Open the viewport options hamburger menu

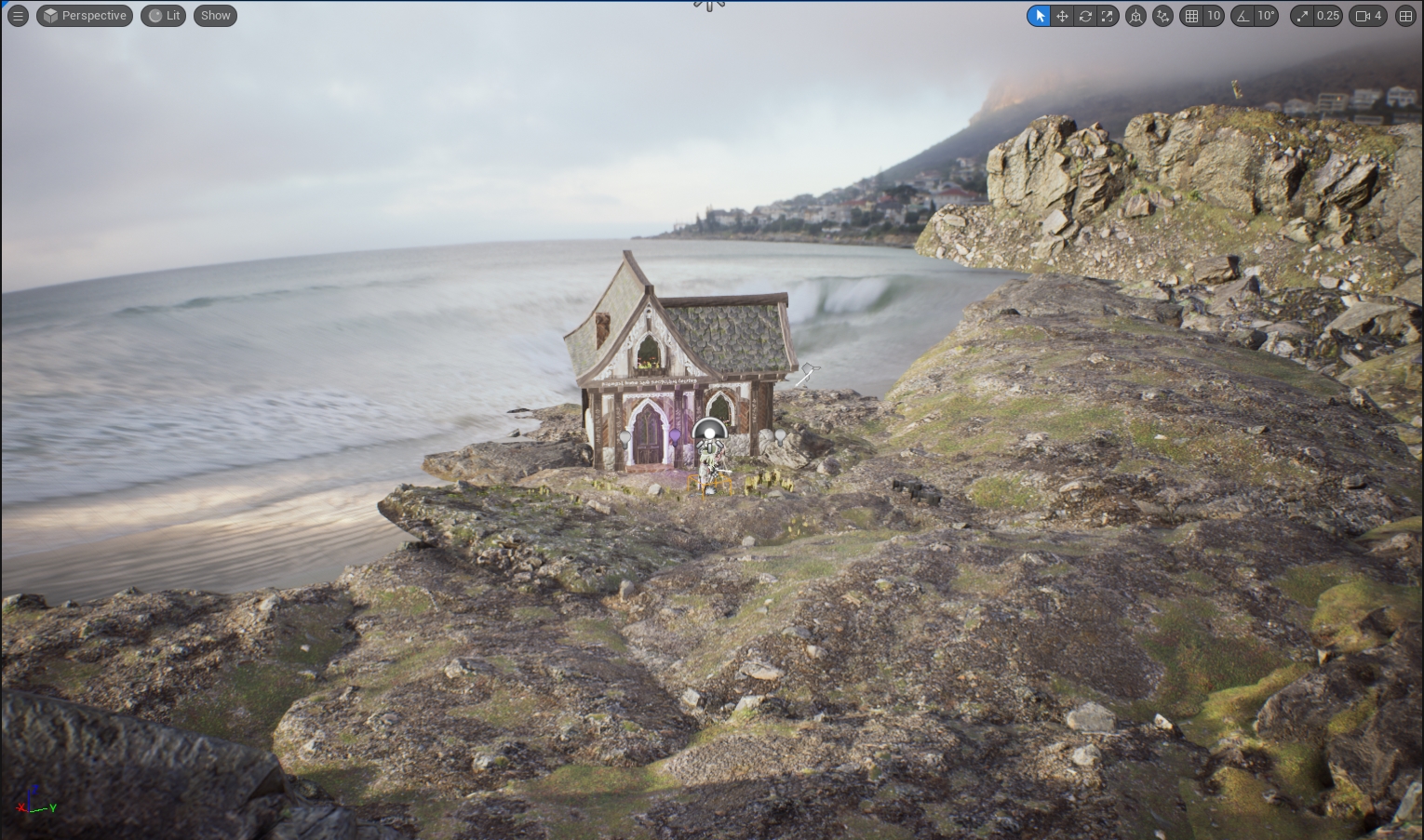18,16
